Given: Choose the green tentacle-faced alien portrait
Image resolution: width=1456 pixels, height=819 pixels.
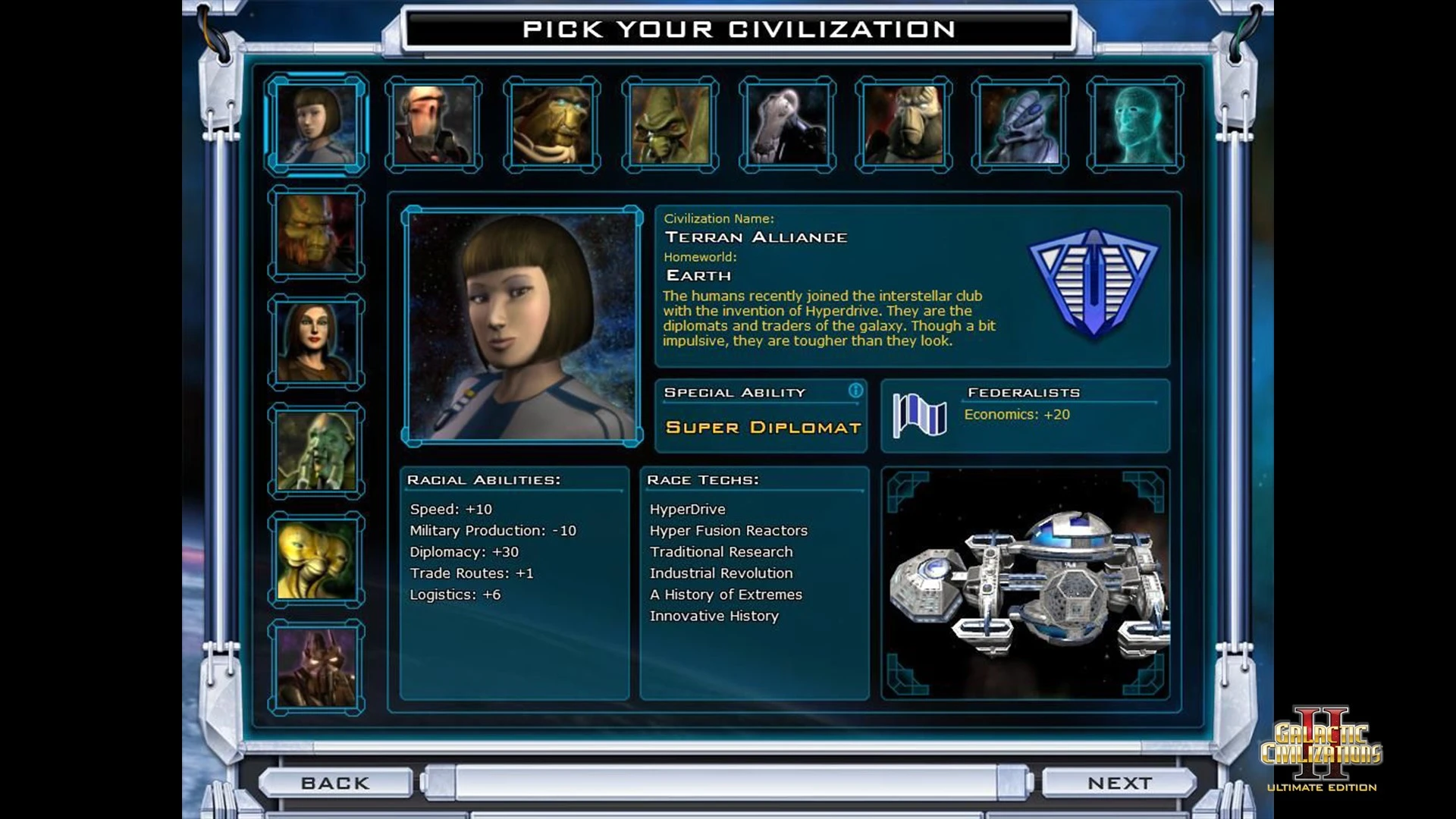Looking at the screenshot, I should [316, 451].
